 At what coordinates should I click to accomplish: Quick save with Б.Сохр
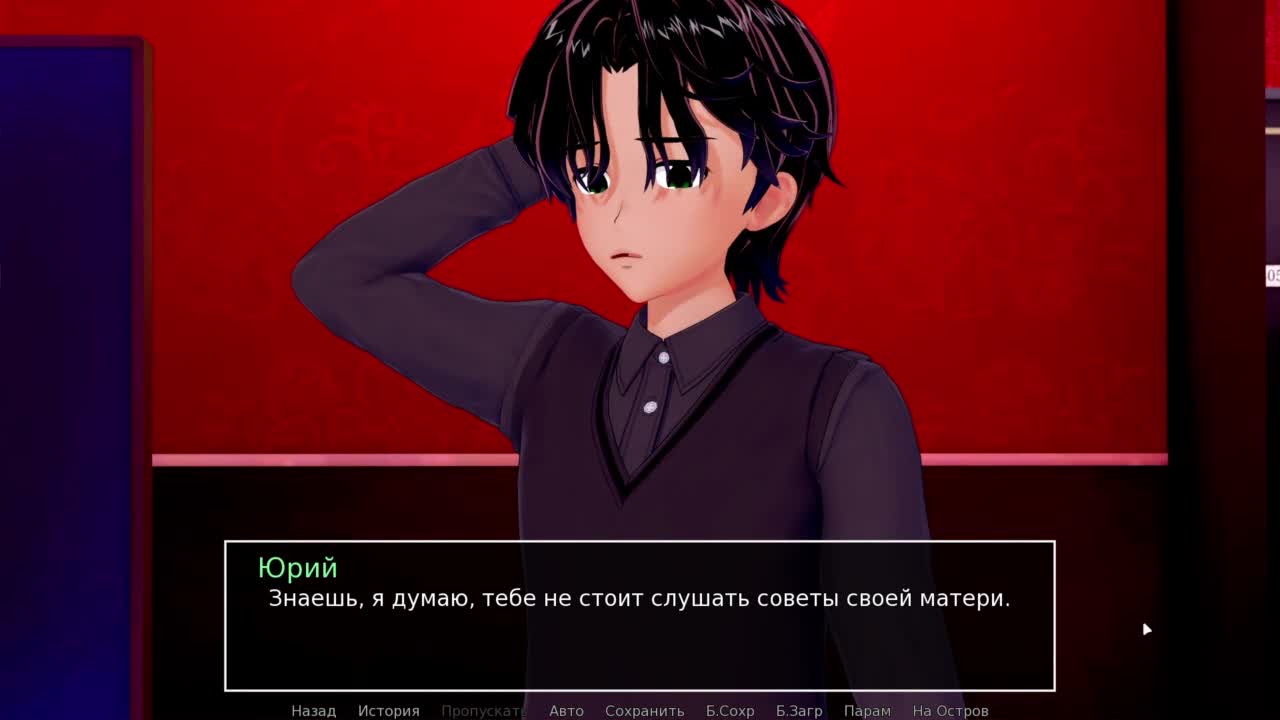(x=729, y=710)
